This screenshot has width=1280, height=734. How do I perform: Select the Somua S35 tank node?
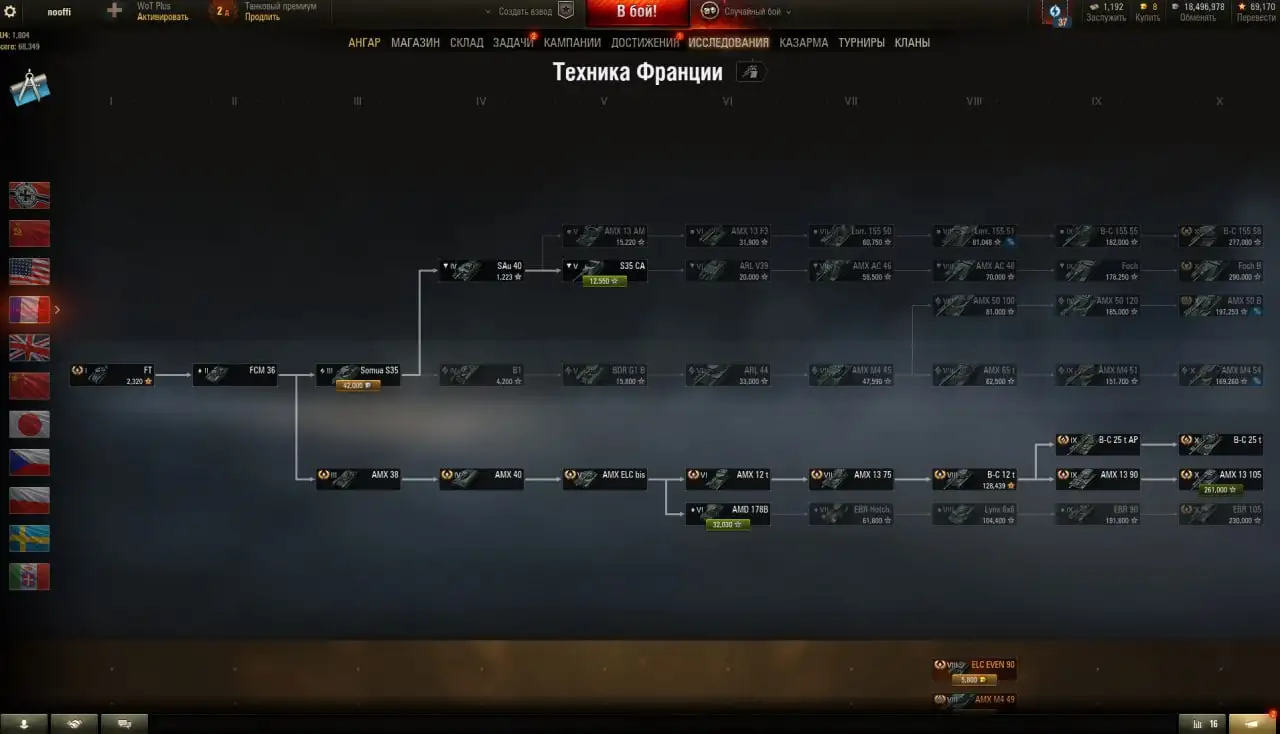(357, 370)
